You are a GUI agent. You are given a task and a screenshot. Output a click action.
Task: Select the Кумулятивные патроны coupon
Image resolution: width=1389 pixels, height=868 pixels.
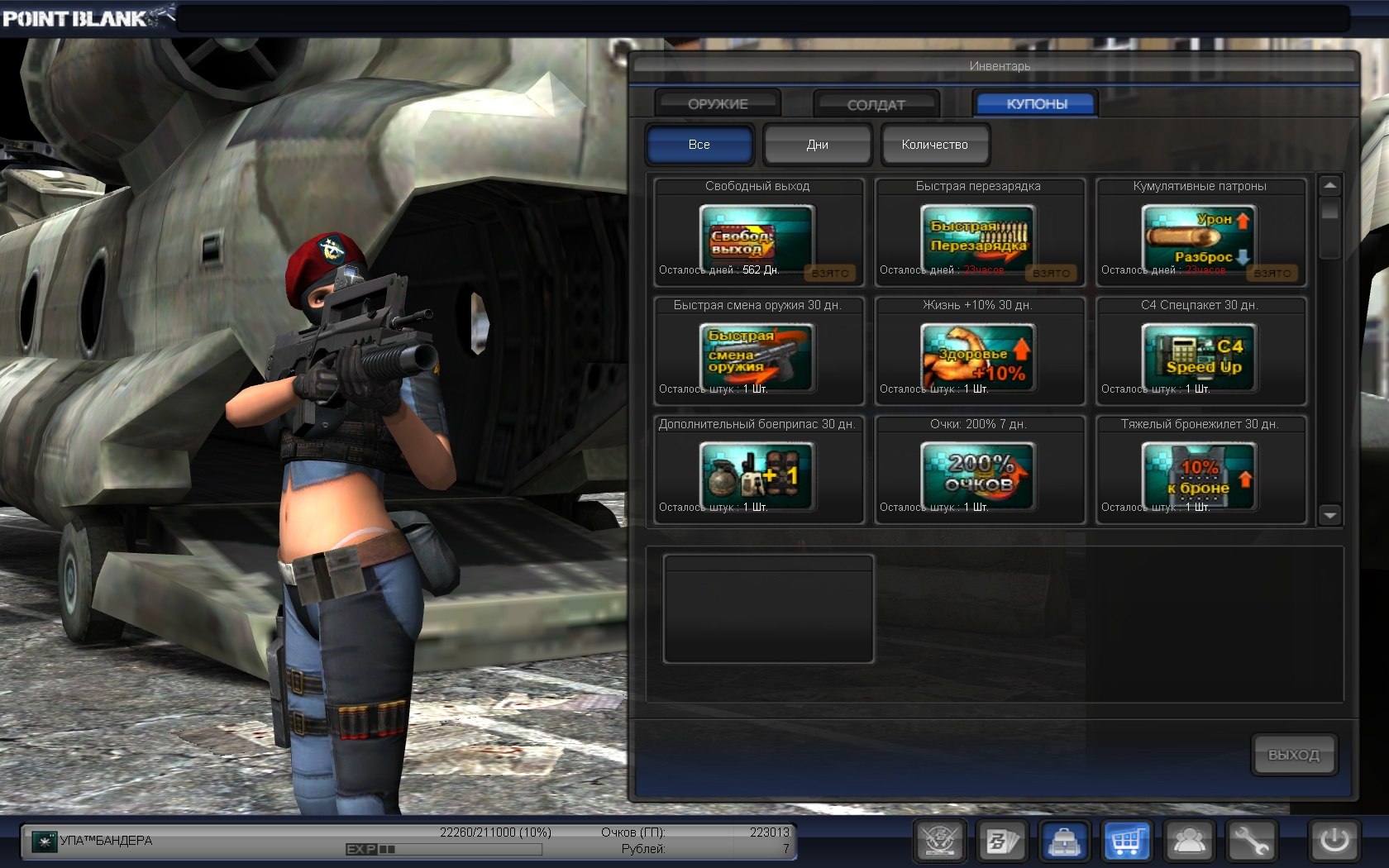click(x=1200, y=238)
